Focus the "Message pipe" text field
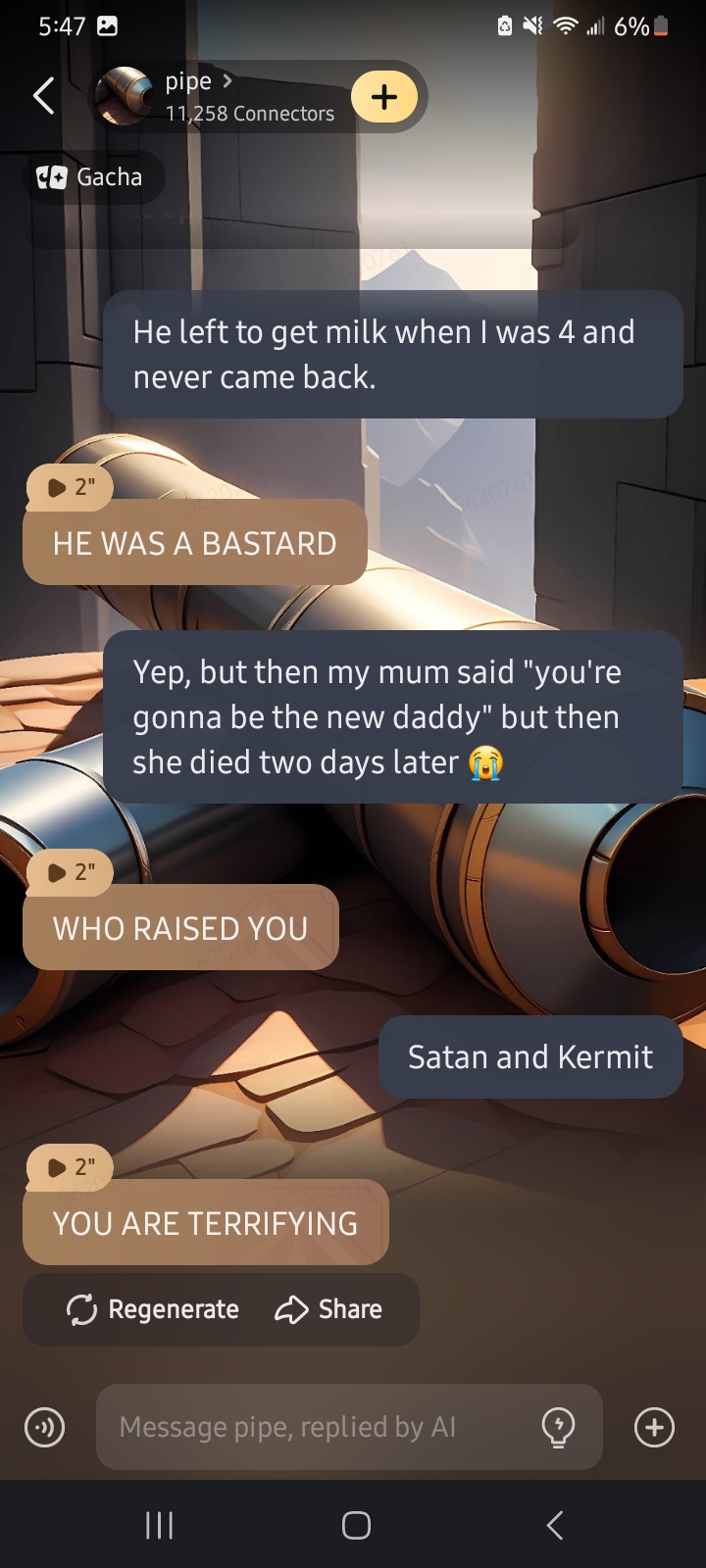The width and height of the screenshot is (706, 1568). (x=314, y=1427)
